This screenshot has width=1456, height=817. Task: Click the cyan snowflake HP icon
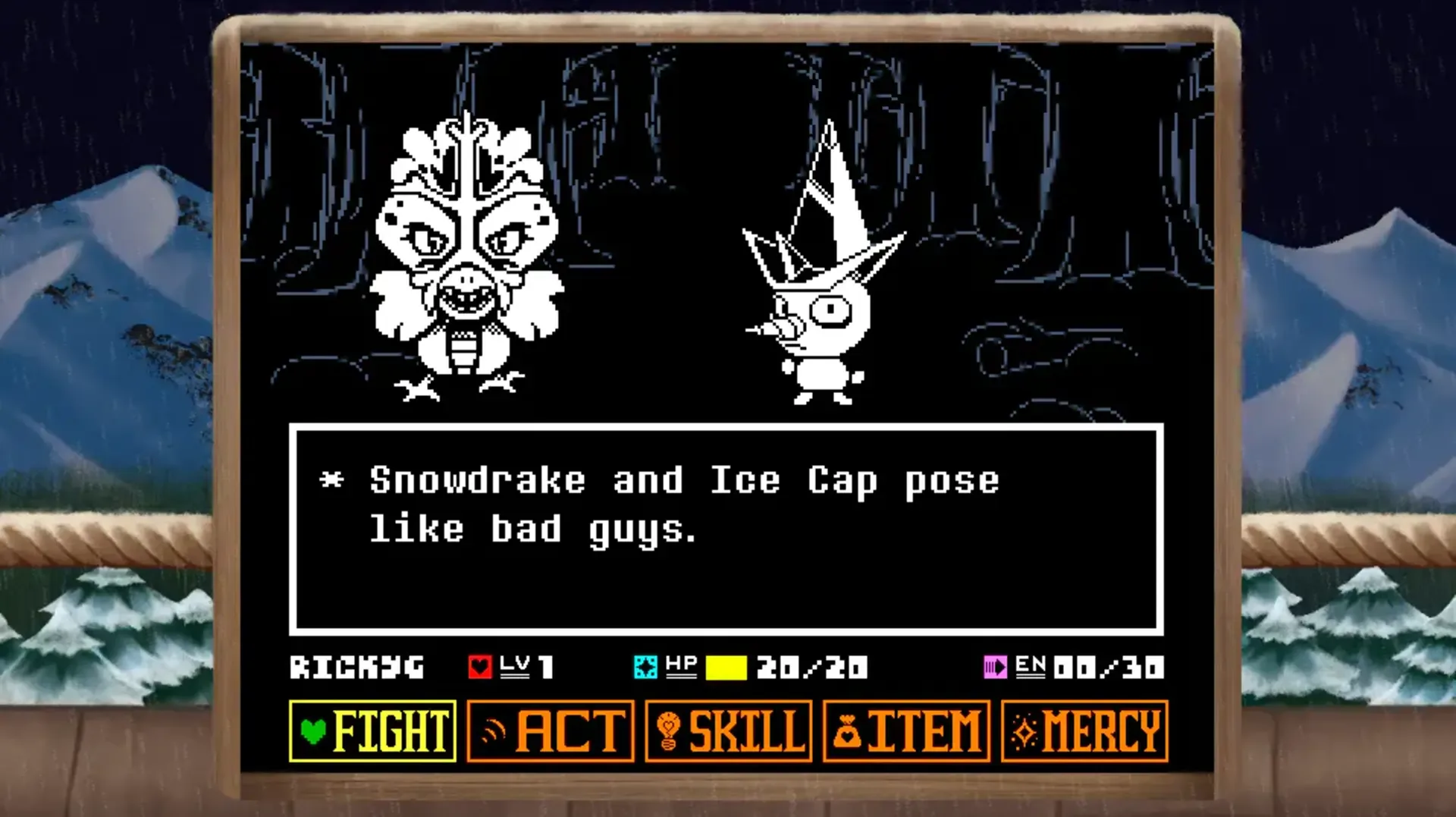(645, 668)
